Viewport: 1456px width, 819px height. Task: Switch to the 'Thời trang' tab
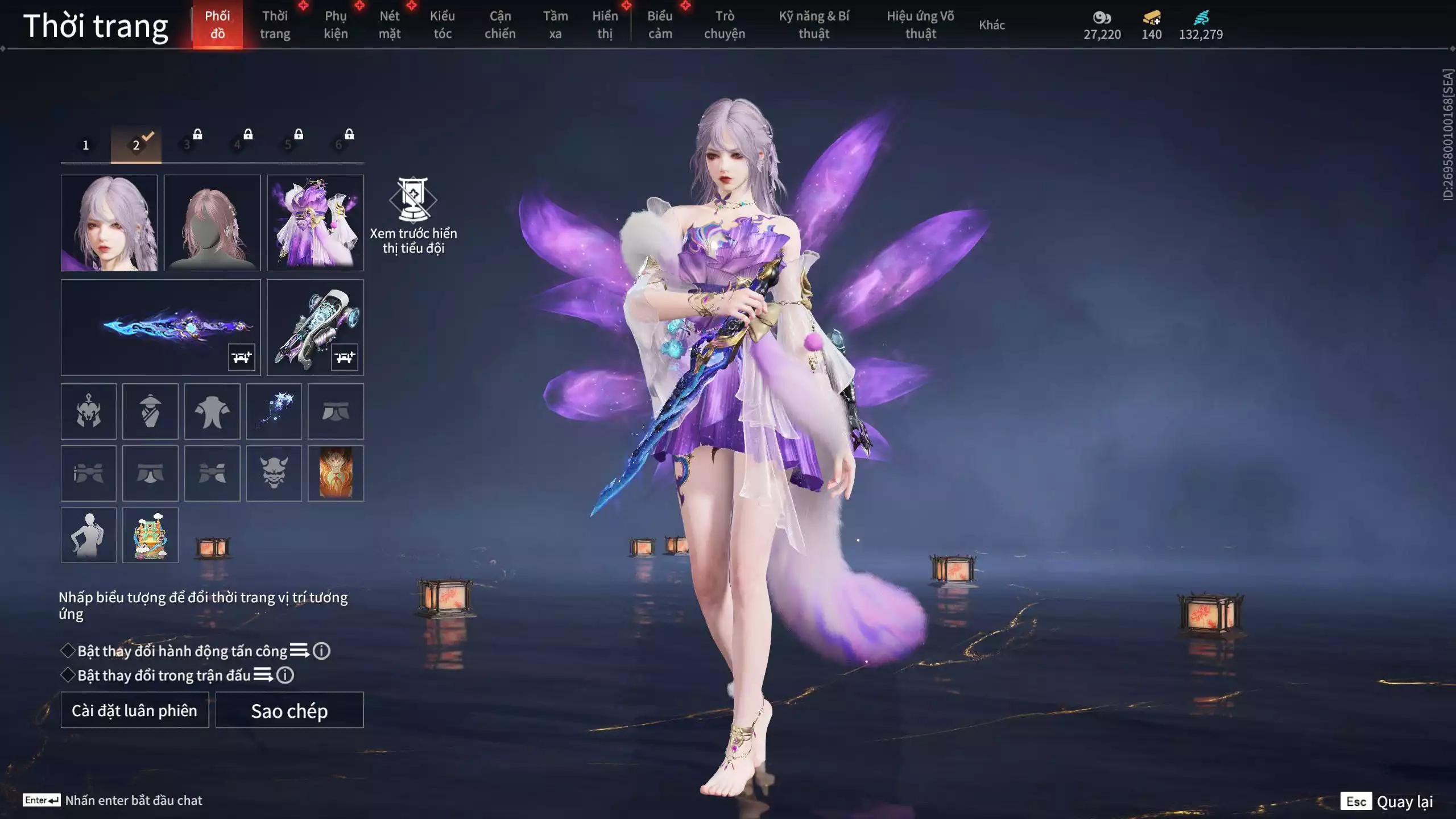coord(275,24)
